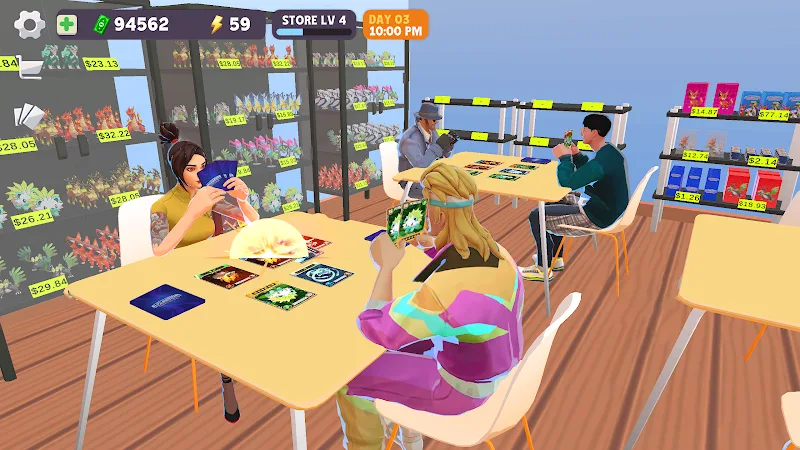The image size is (800, 450).
Task: Open the card collection icon
Action: [30, 115]
